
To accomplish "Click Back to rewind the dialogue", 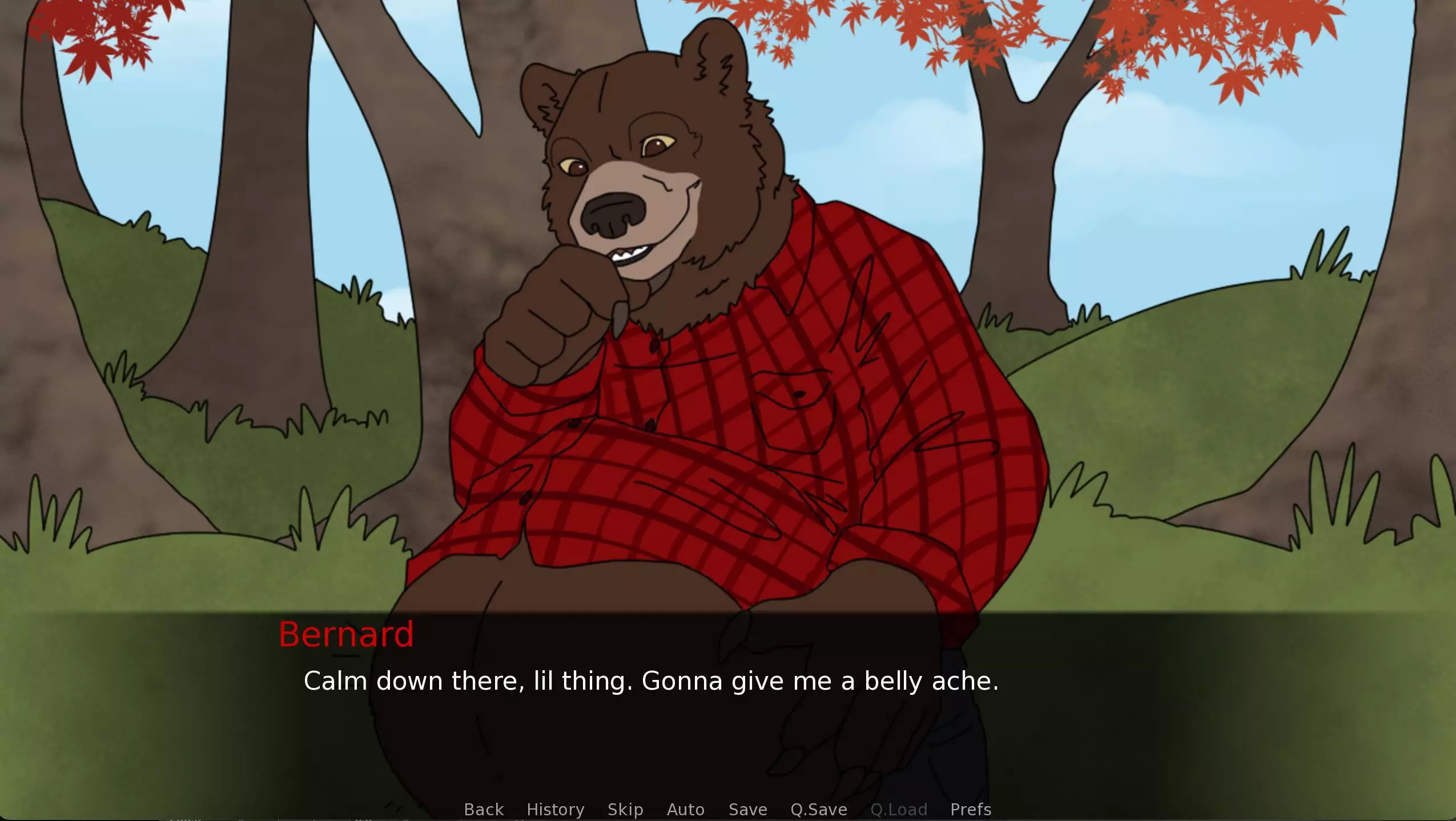I will coord(482,809).
